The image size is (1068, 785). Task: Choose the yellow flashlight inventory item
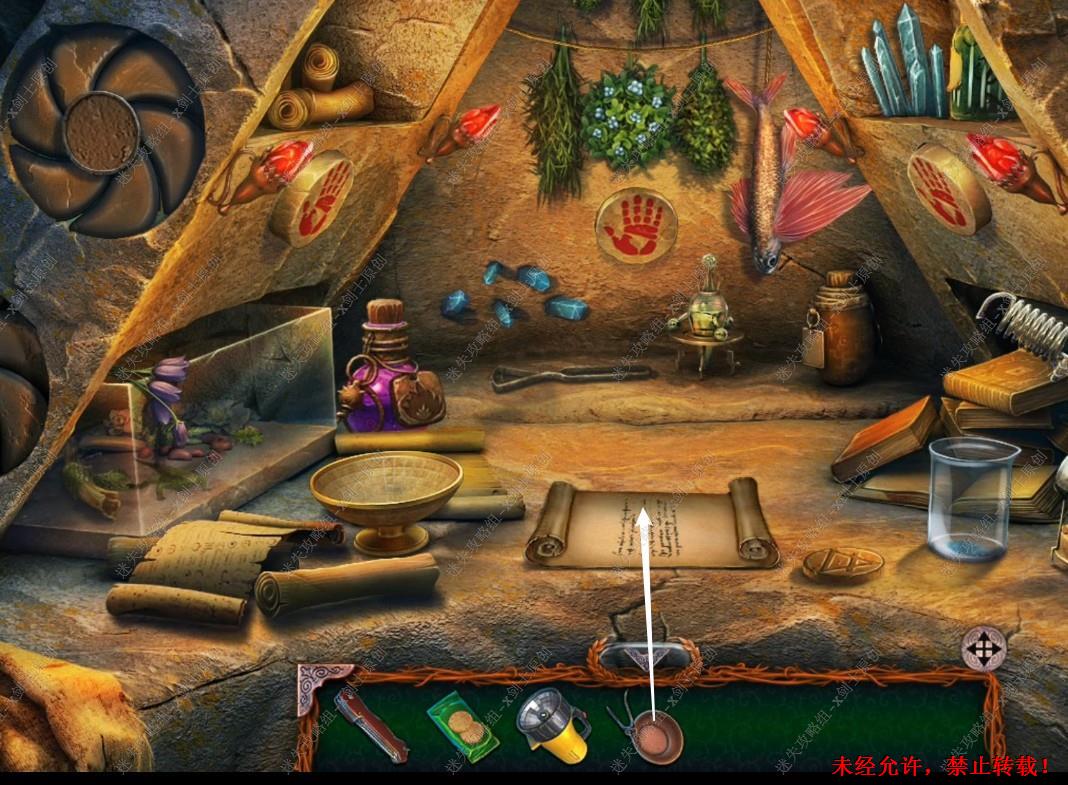pyautogui.click(x=551, y=723)
